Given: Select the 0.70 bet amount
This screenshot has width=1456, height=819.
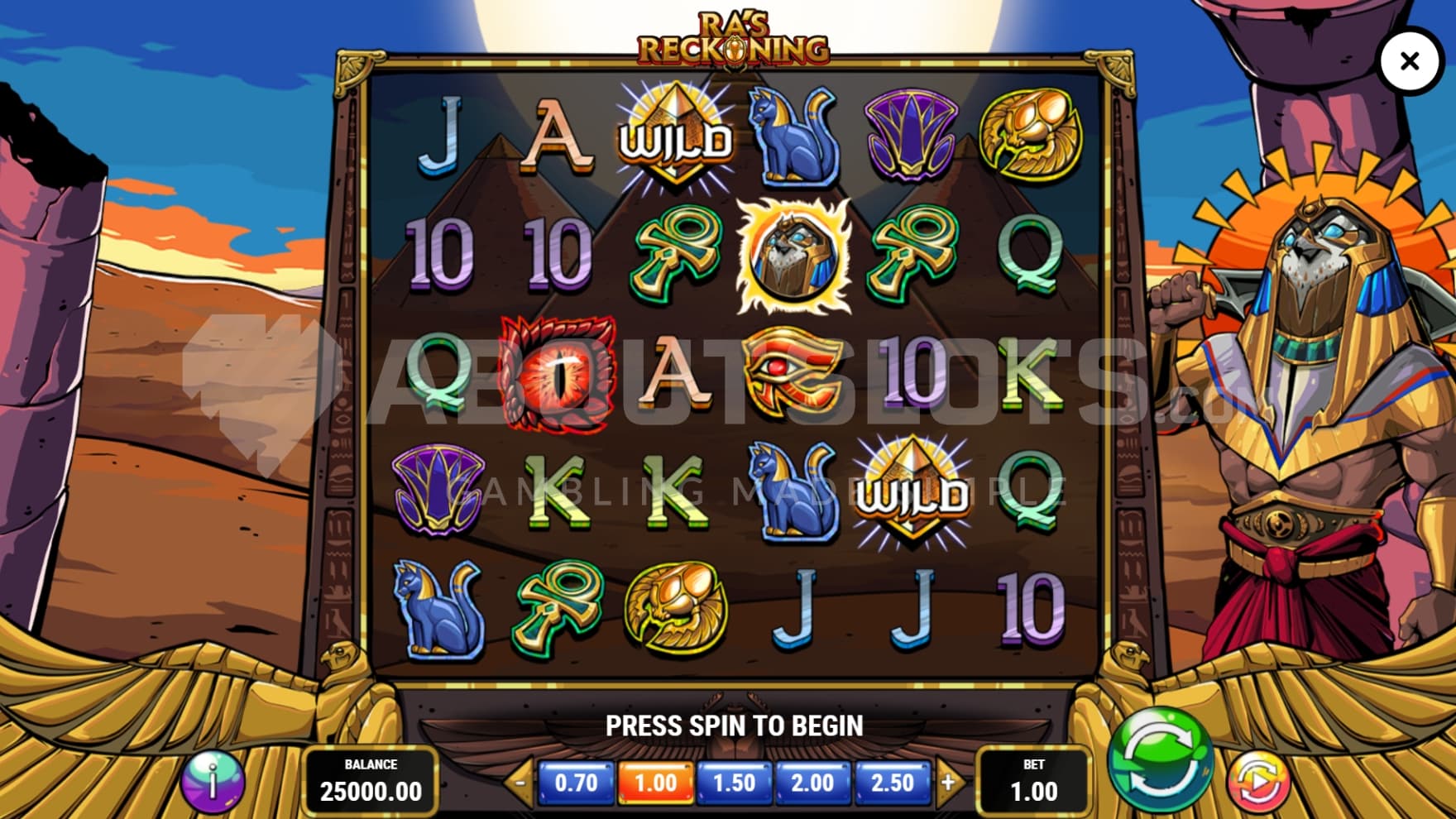Looking at the screenshot, I should point(576,783).
